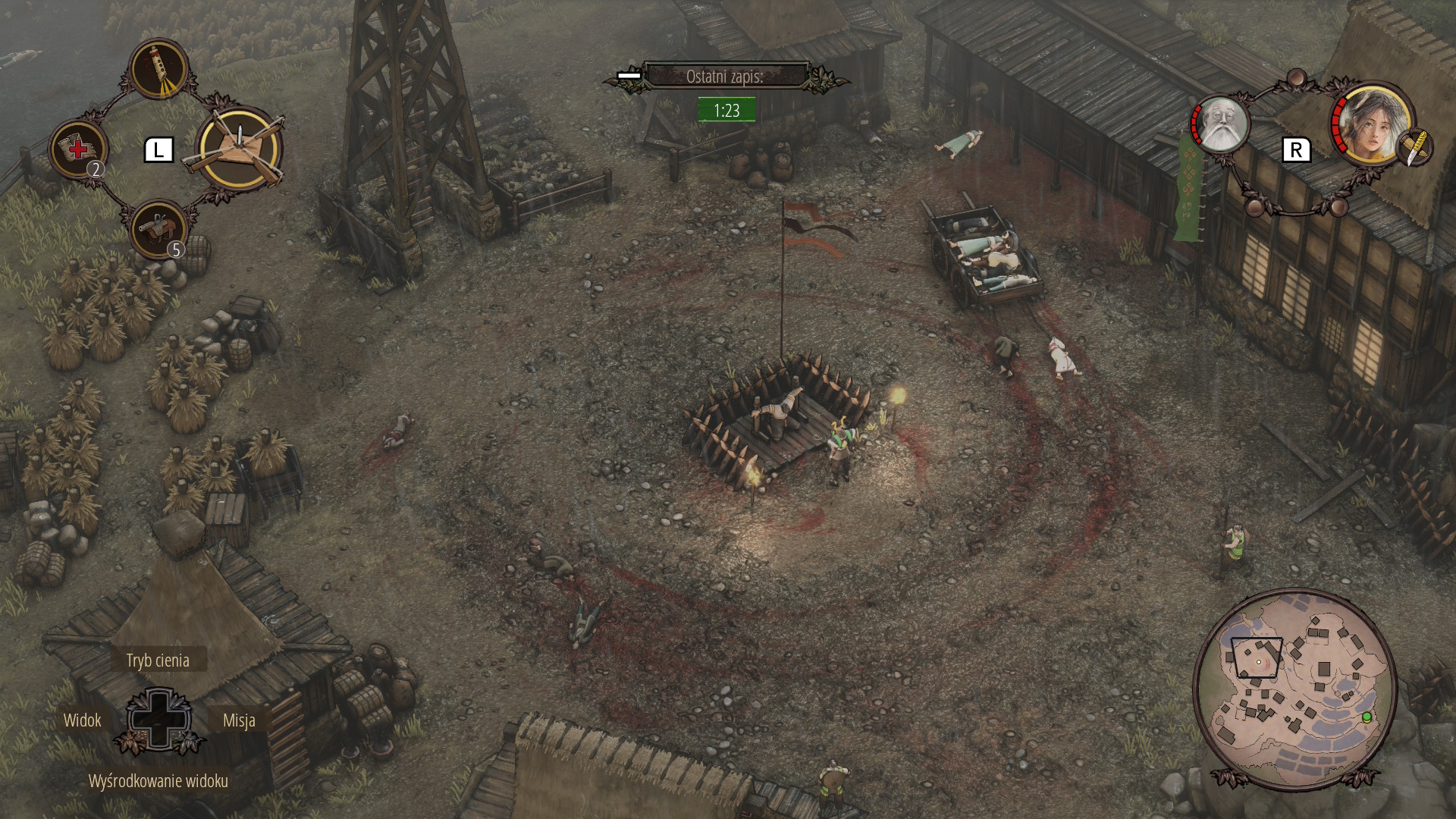Click the Ostatni zapis save indicator
The image size is (1456, 819).
pyautogui.click(x=725, y=77)
